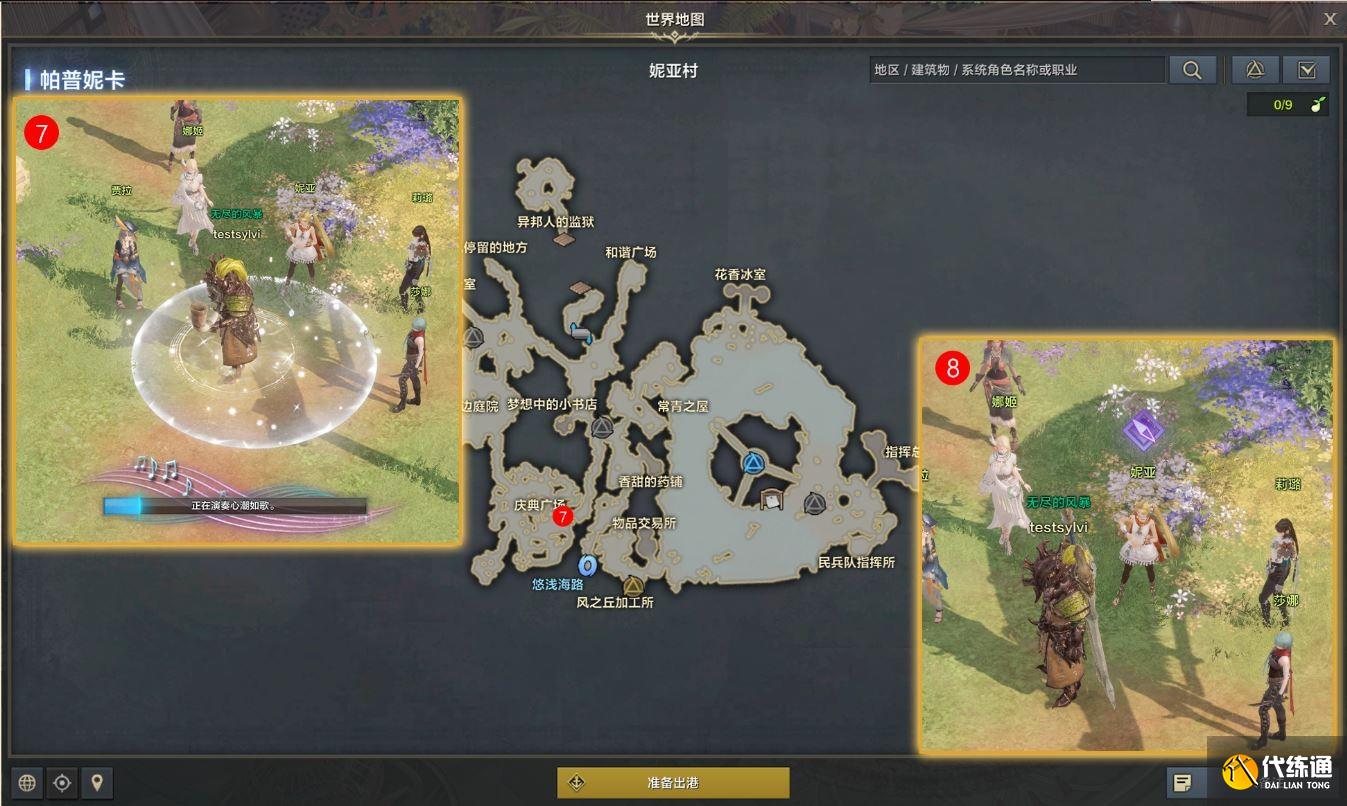Viewport: 1347px width, 806px height.
Task: Toggle the map pin placement mode
Action: point(97,782)
